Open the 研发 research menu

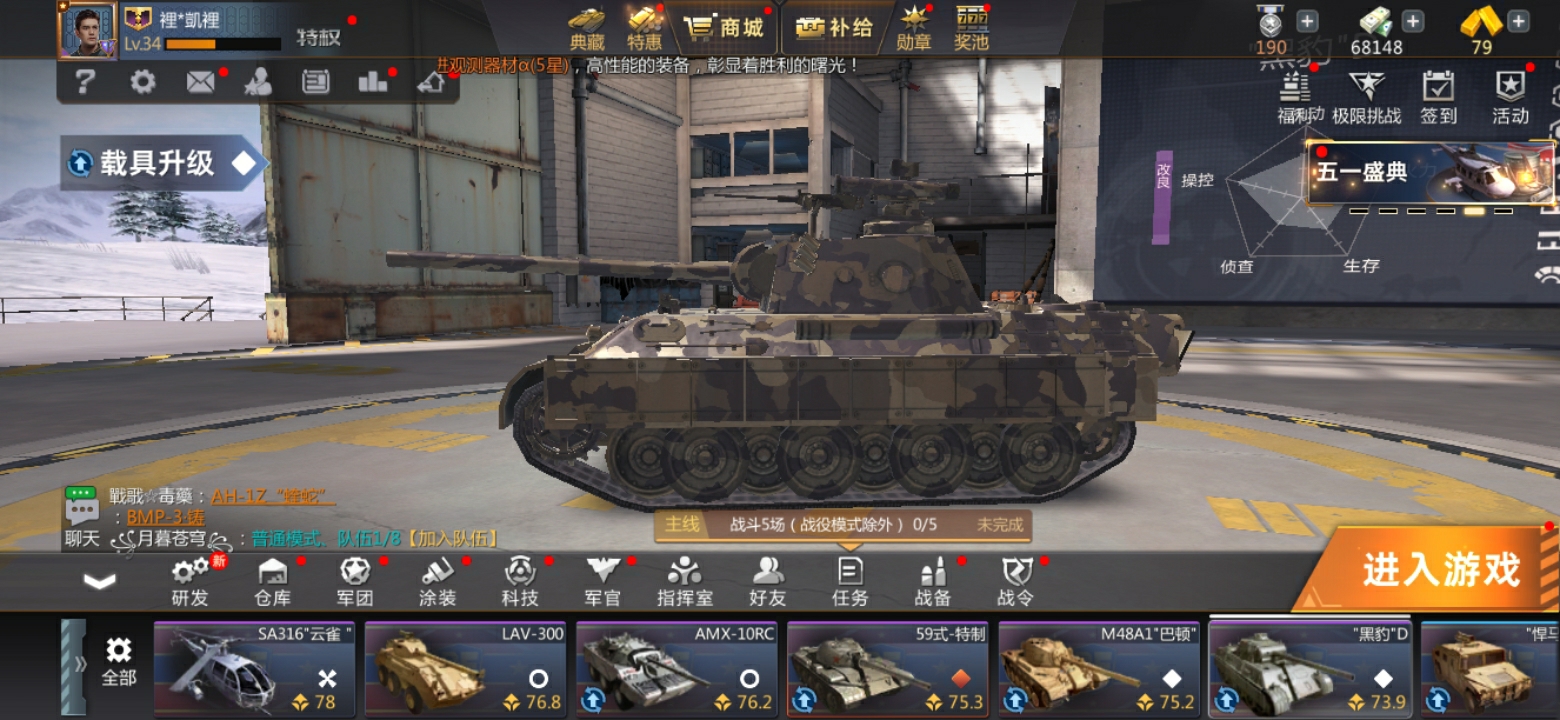pos(190,582)
